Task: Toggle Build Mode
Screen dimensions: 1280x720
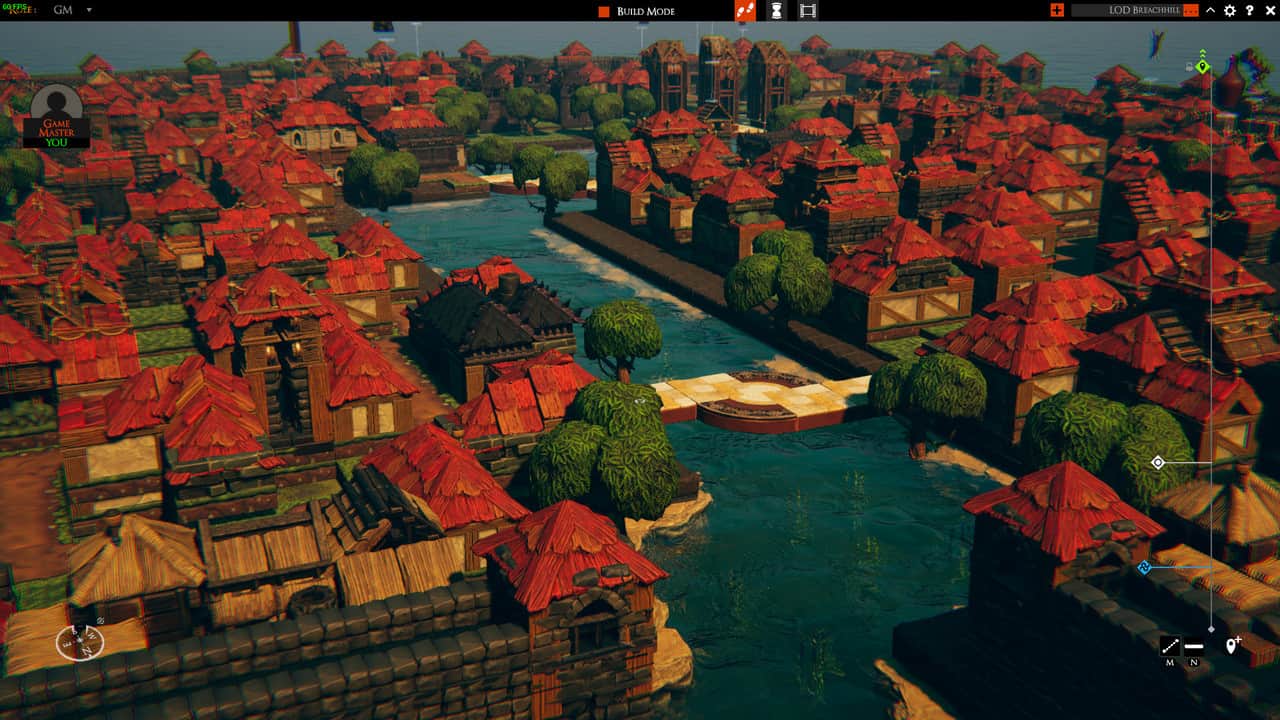Action: click(636, 11)
